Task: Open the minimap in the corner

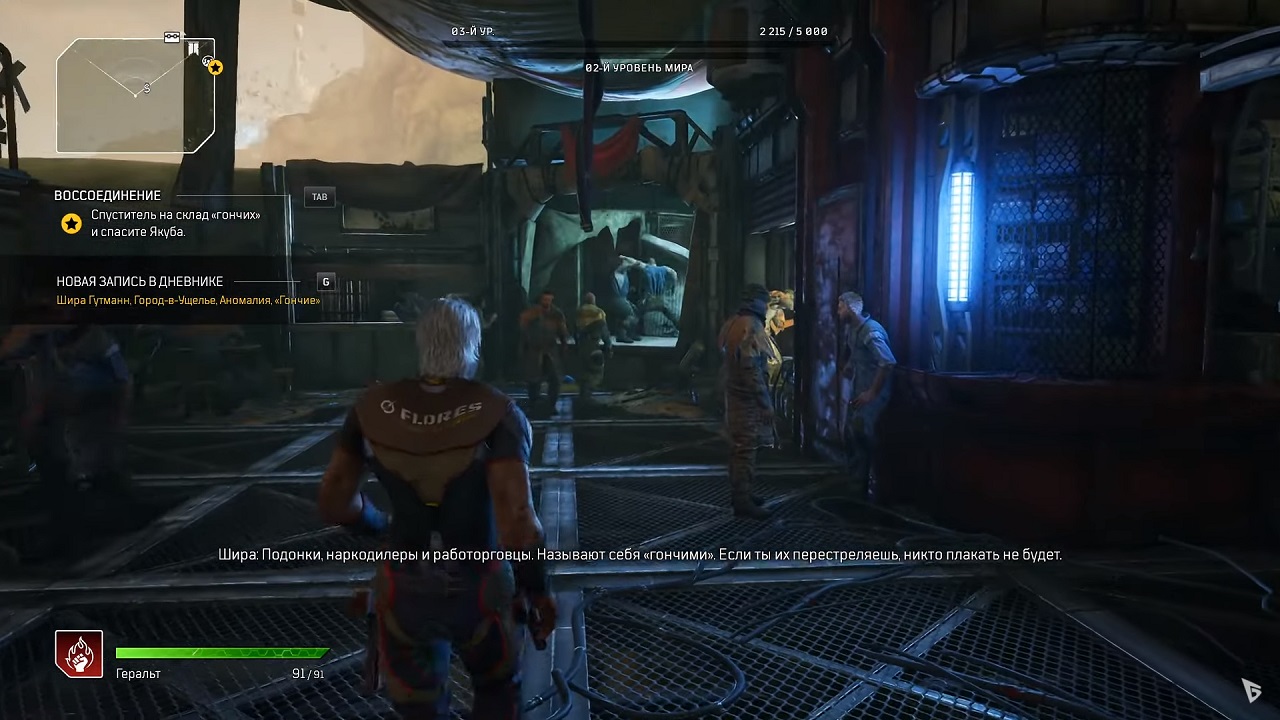Action: pos(135,96)
